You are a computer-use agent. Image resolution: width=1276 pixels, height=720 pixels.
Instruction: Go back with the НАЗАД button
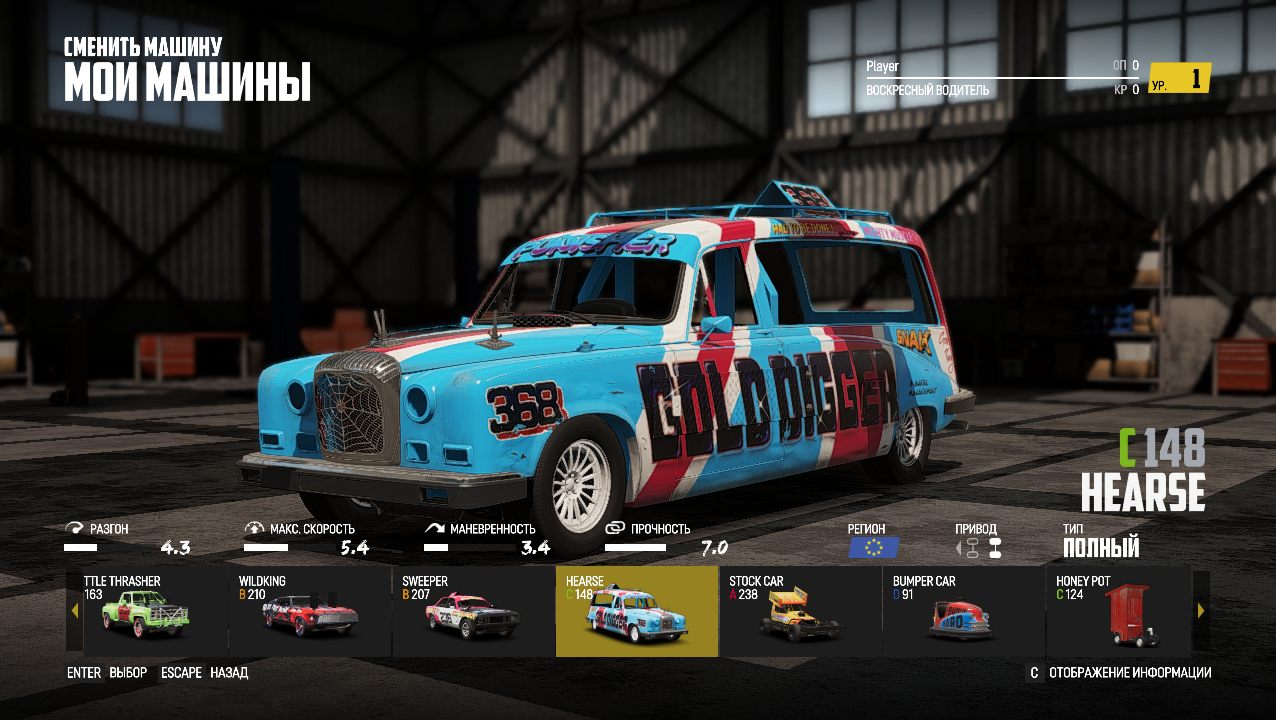[x=229, y=673]
